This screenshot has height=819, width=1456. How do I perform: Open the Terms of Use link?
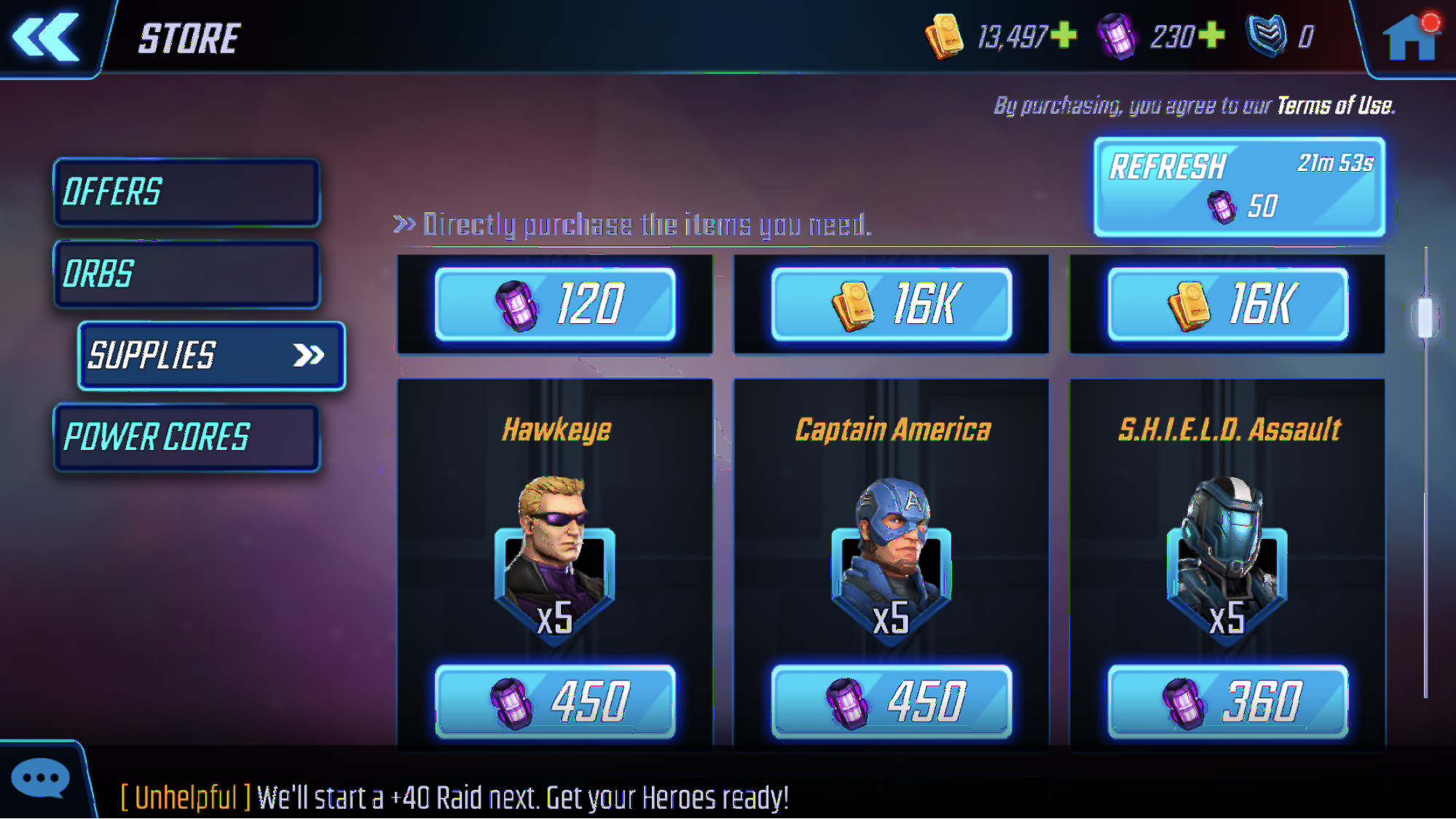coord(1335,106)
